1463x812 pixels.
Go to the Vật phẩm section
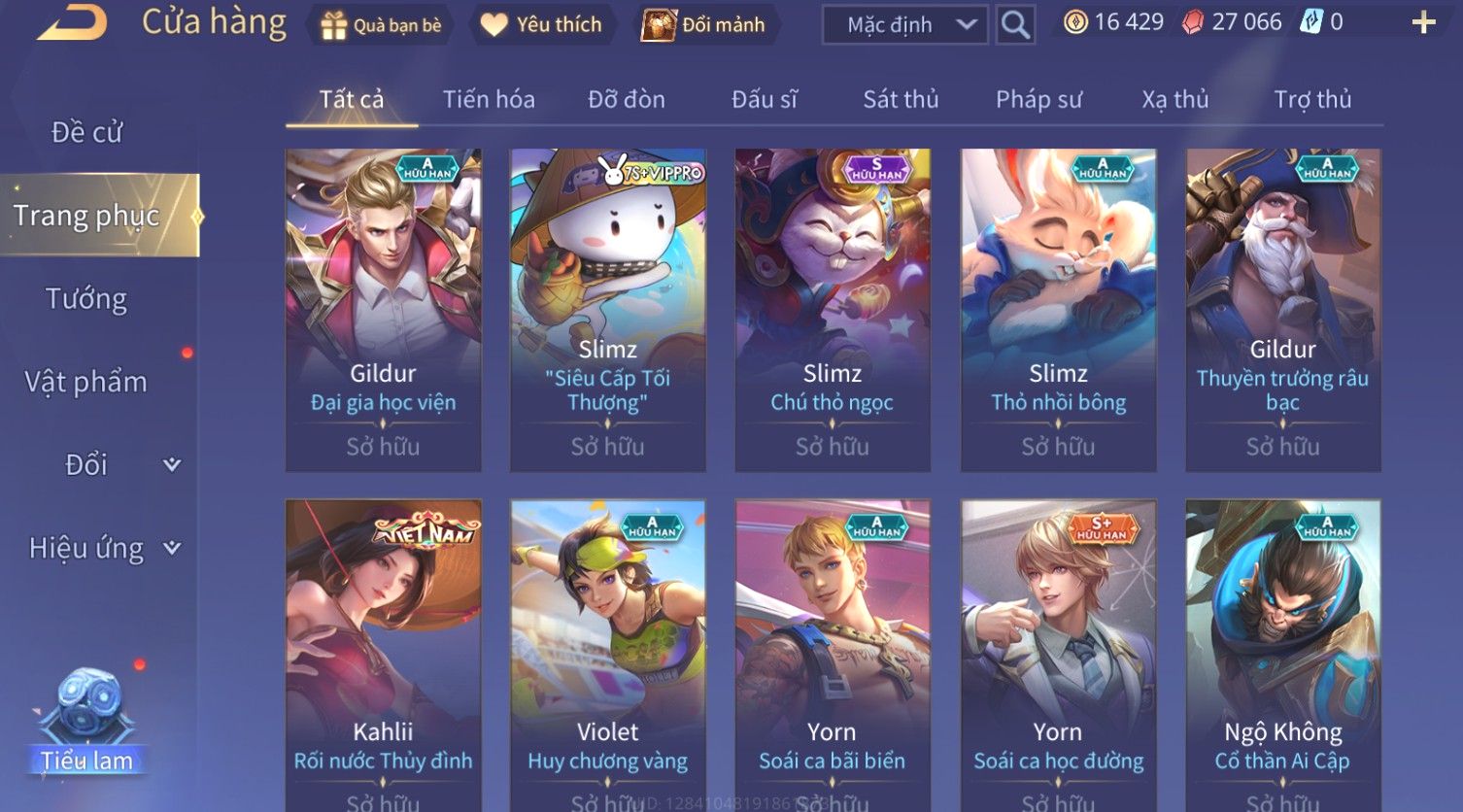[x=86, y=382]
